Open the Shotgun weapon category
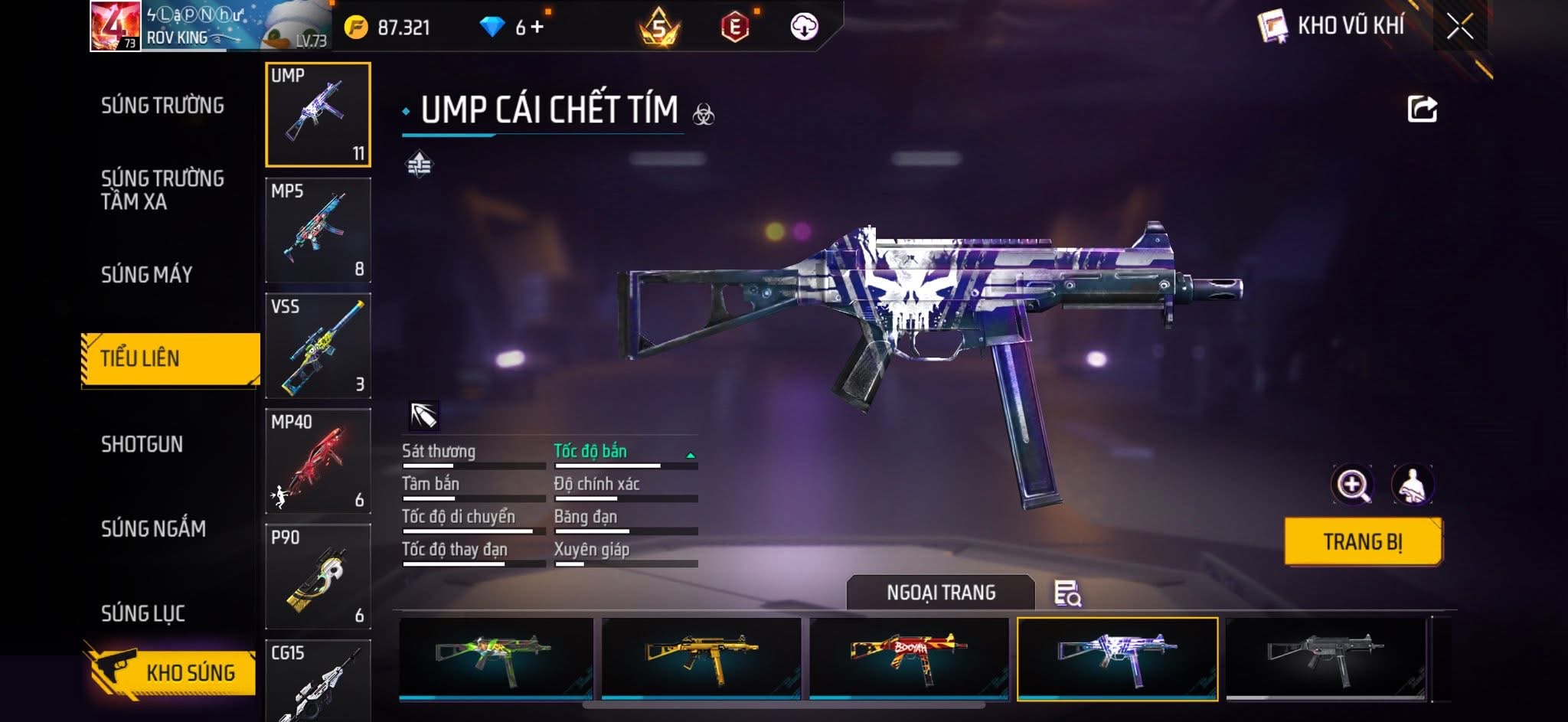 click(142, 445)
